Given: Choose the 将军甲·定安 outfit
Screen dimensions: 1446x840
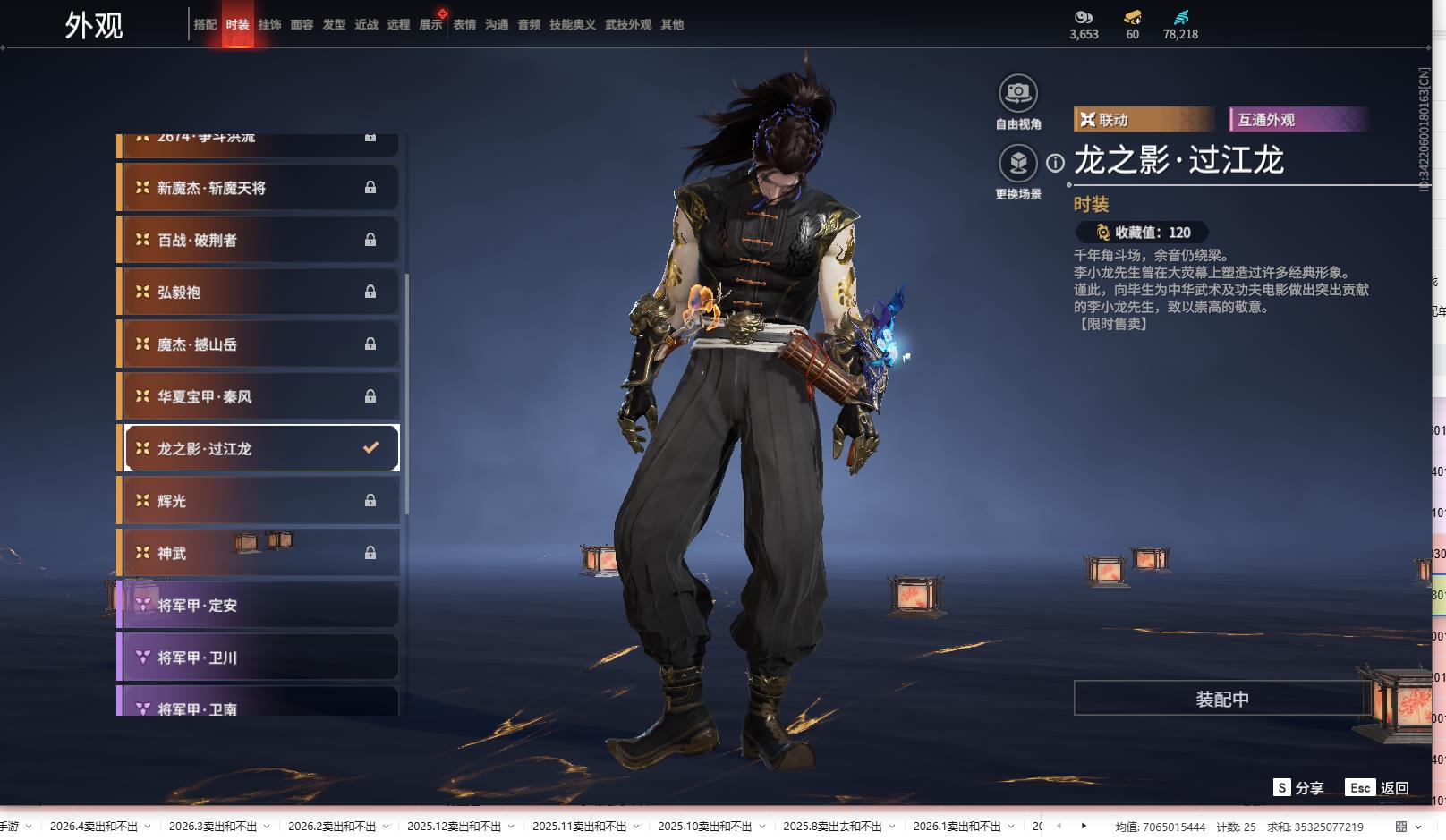Looking at the screenshot, I should (259, 606).
